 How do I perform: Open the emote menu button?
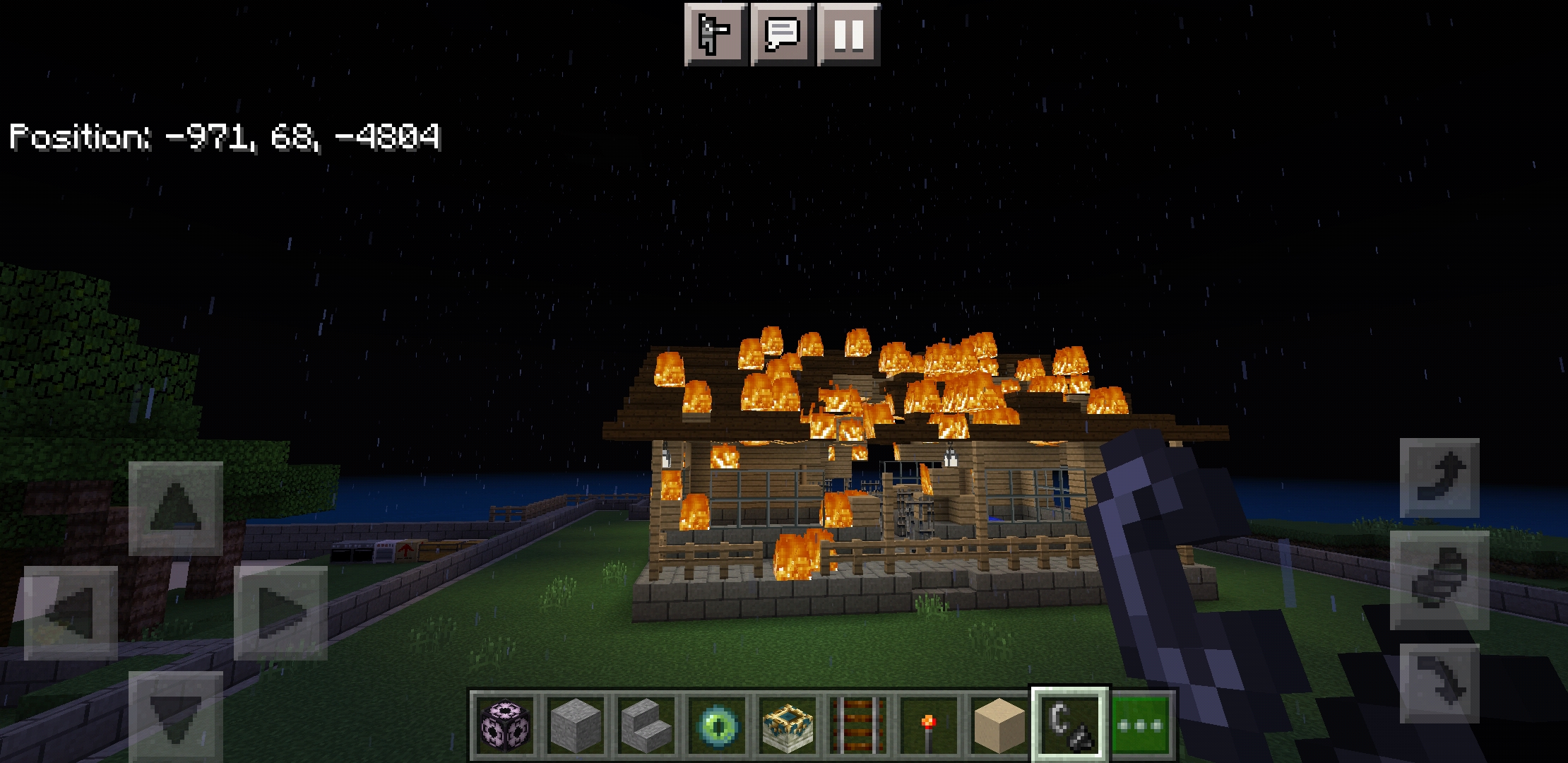[x=715, y=34]
